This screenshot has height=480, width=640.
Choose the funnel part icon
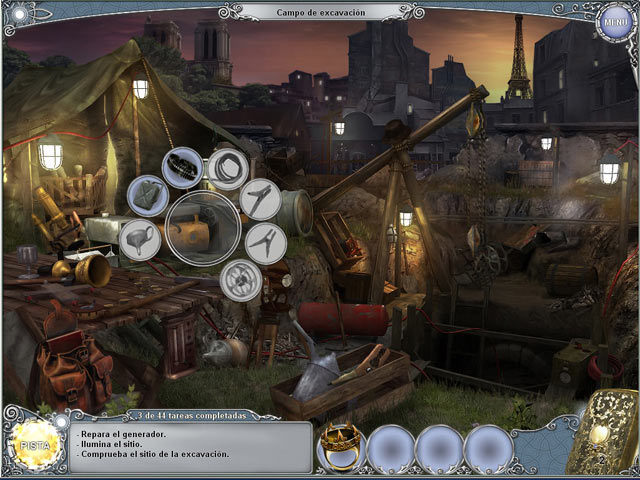pos(140,240)
